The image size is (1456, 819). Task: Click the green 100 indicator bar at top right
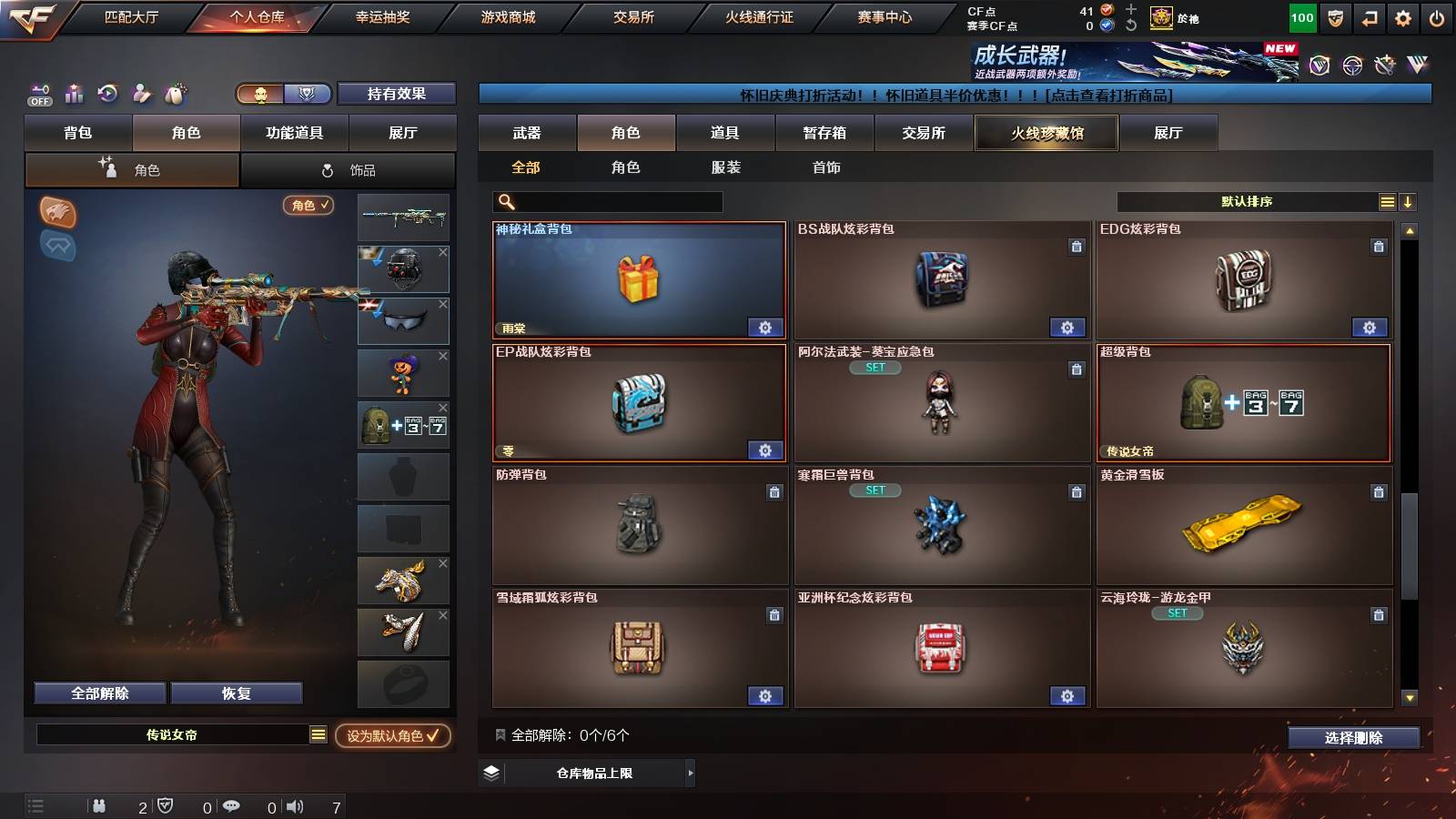pyautogui.click(x=1301, y=16)
